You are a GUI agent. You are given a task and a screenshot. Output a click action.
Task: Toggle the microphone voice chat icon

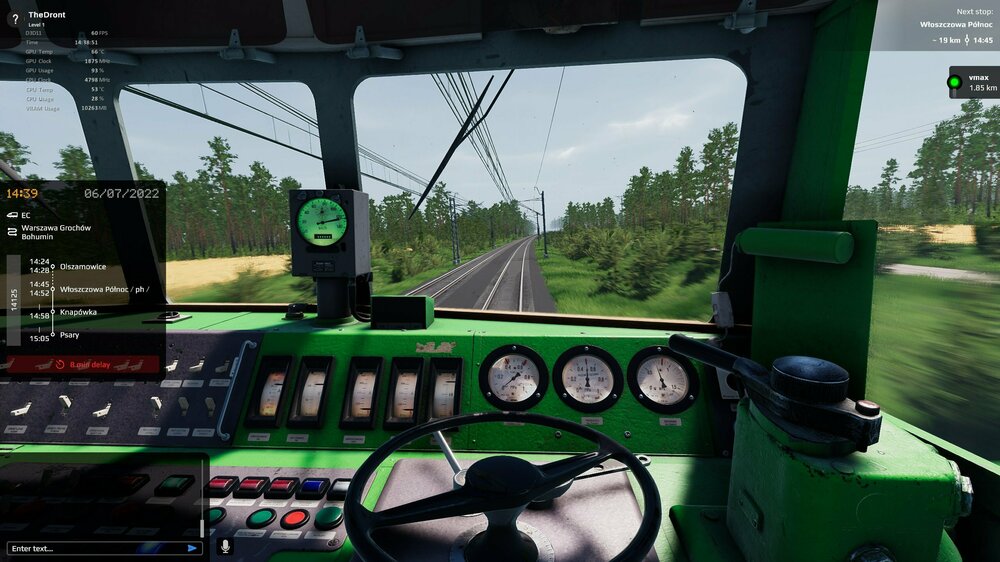(224, 547)
